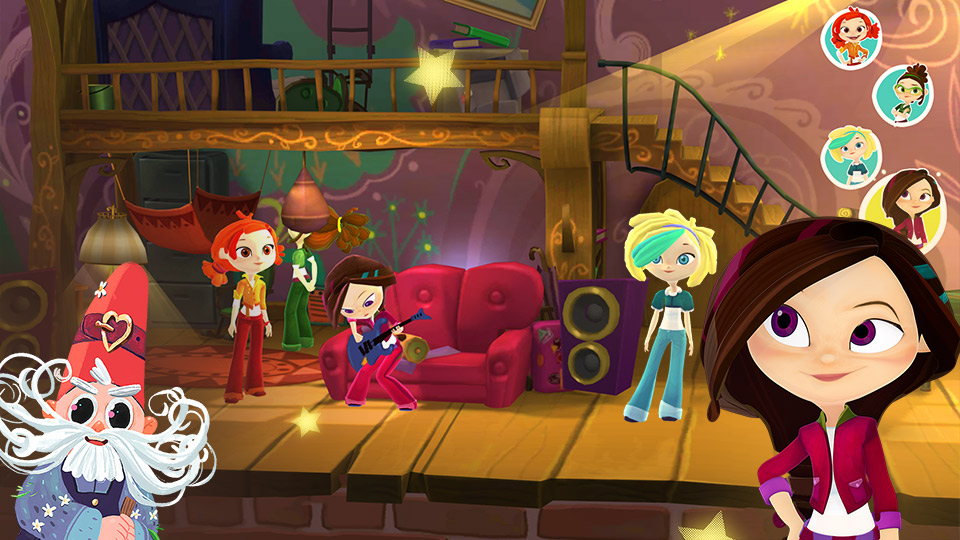The image size is (960, 540).
Task: Pick the blonde girl character portrait
Action: pyautogui.click(x=851, y=156)
